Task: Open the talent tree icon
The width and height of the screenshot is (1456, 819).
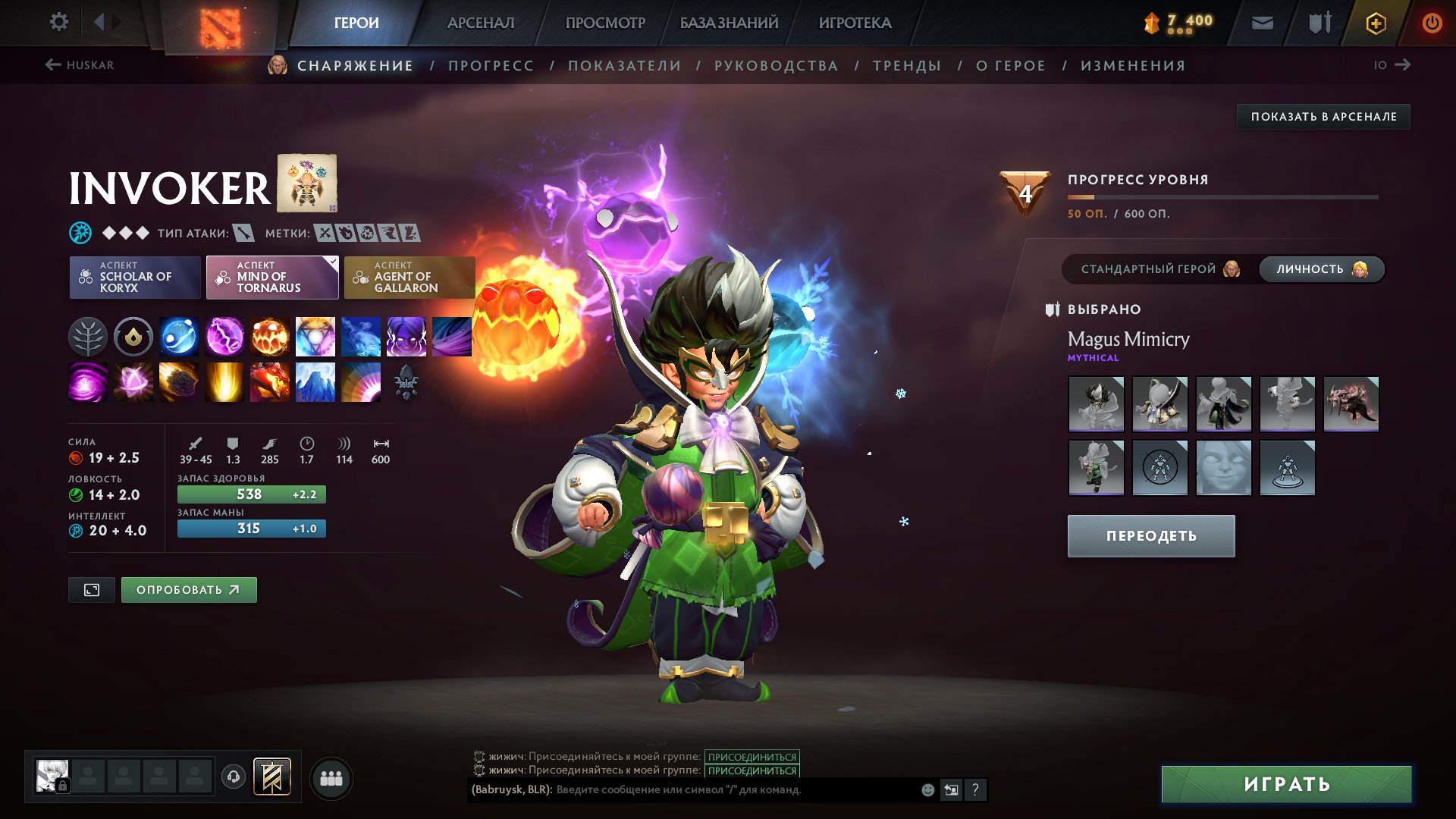Action: pos(87,337)
